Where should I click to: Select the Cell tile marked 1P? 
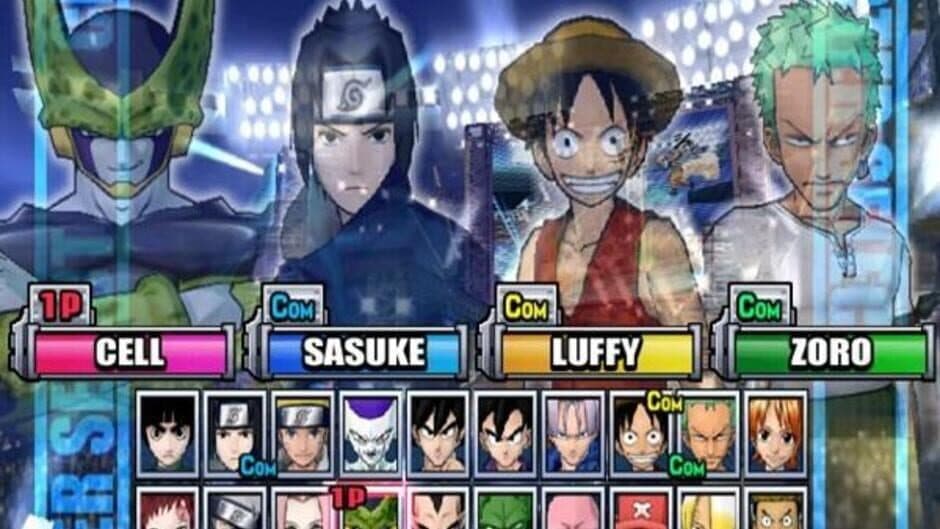[x=371, y=510]
